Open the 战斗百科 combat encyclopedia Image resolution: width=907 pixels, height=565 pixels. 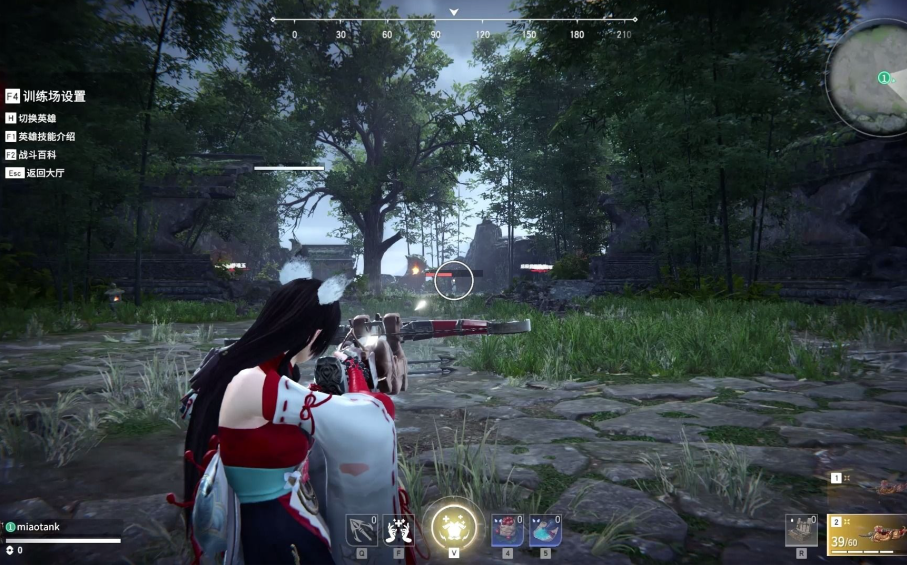pos(39,155)
